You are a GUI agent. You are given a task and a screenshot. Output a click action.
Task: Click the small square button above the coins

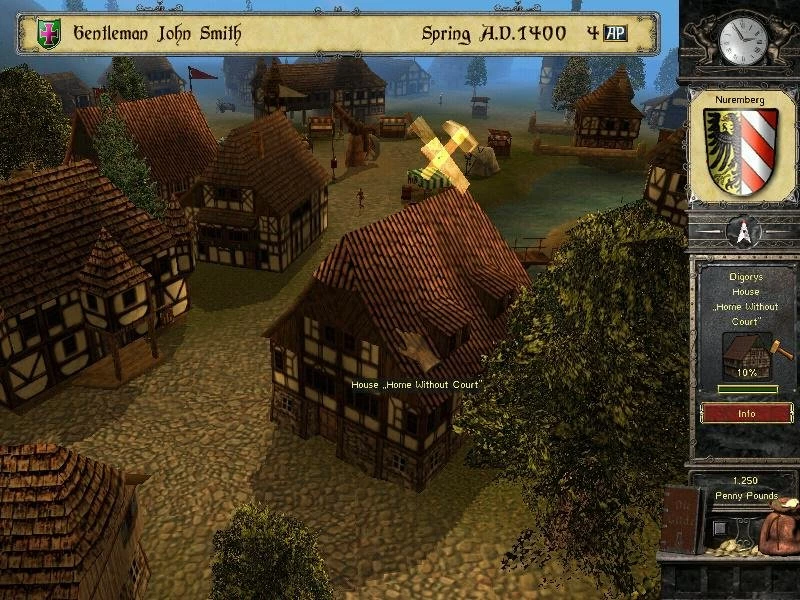(720, 527)
